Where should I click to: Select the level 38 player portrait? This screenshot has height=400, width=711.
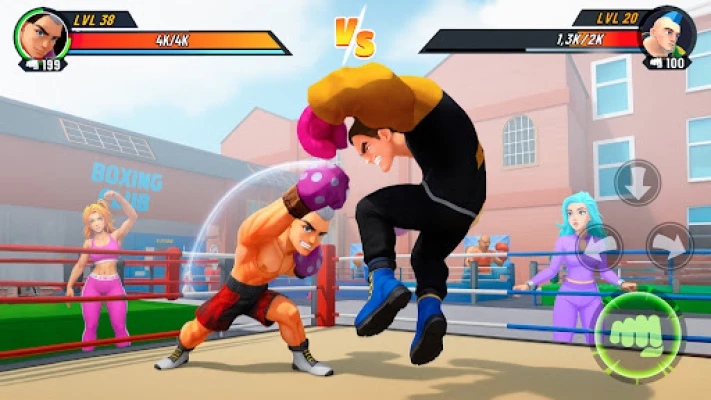tap(41, 35)
